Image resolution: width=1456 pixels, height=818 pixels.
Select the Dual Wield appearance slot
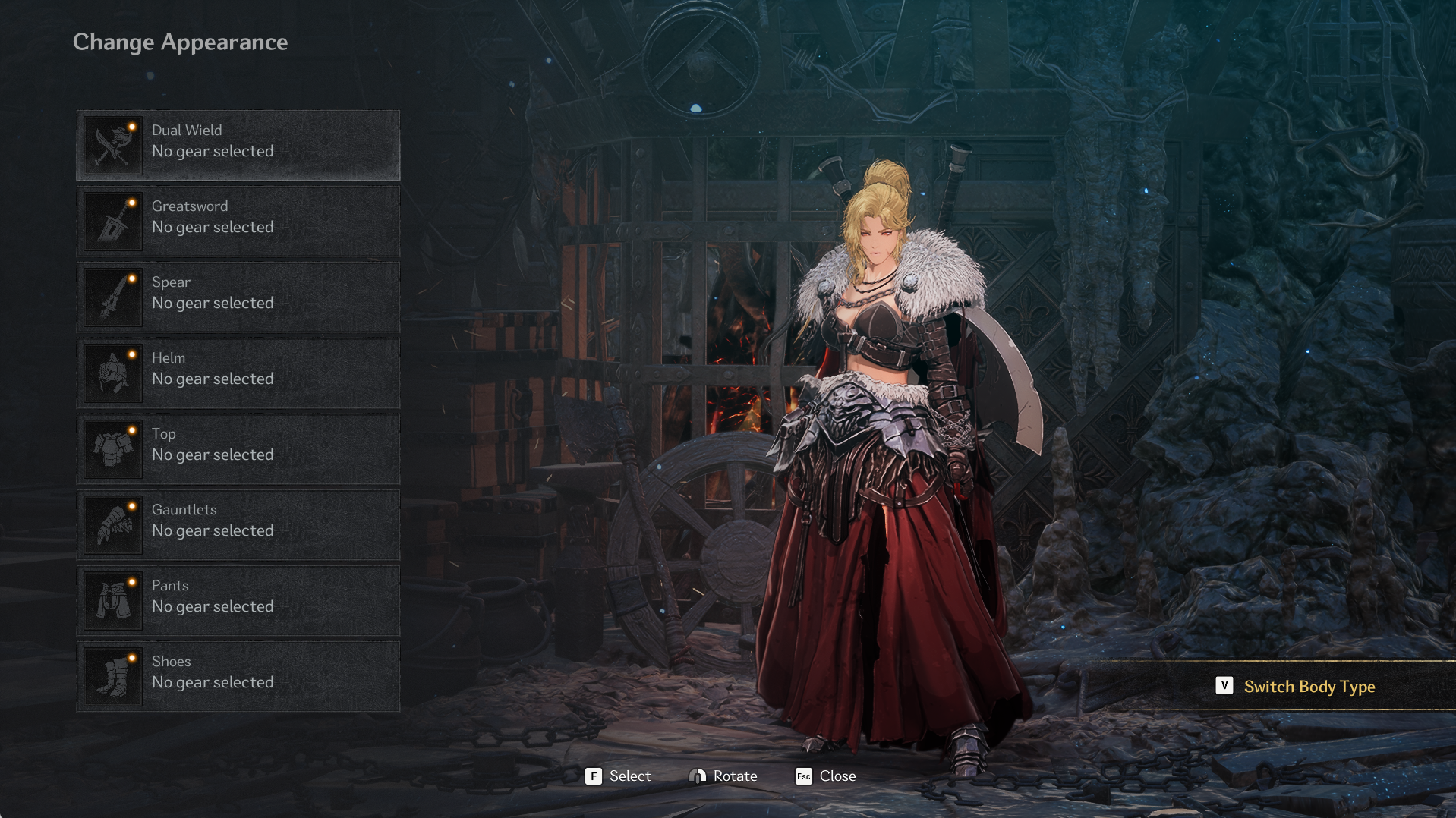click(x=238, y=145)
